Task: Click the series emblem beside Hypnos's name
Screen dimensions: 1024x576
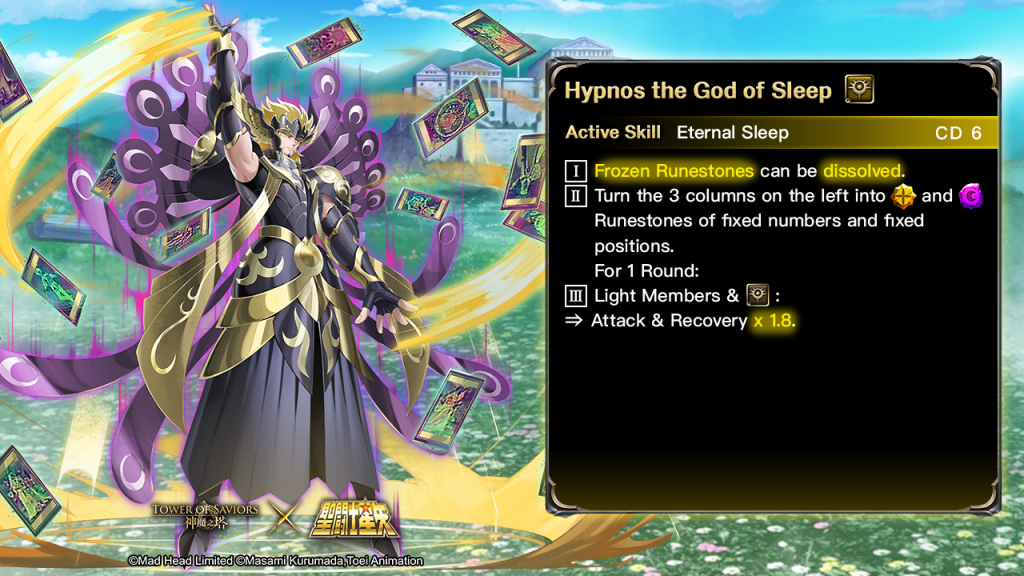Action: [859, 90]
